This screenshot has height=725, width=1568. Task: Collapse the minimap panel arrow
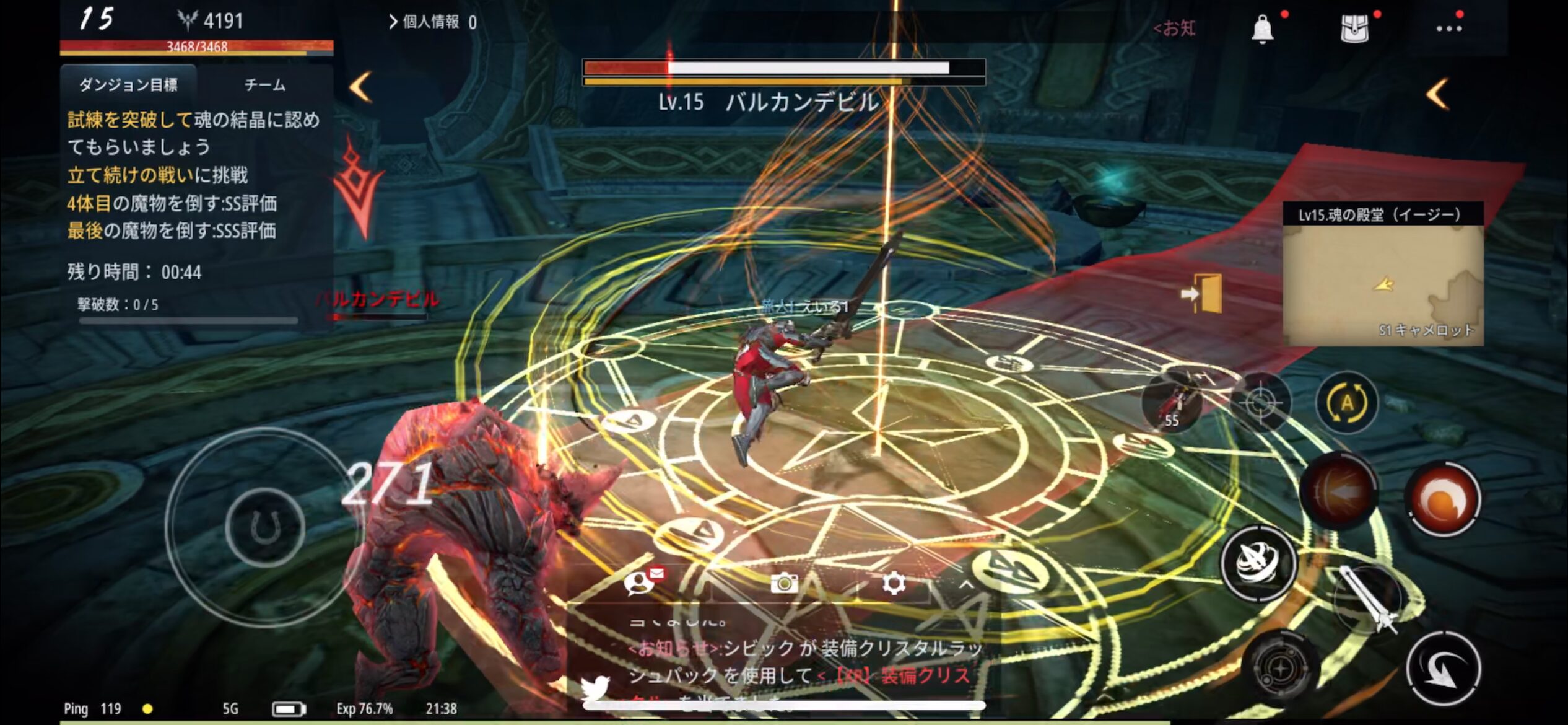click(1437, 94)
